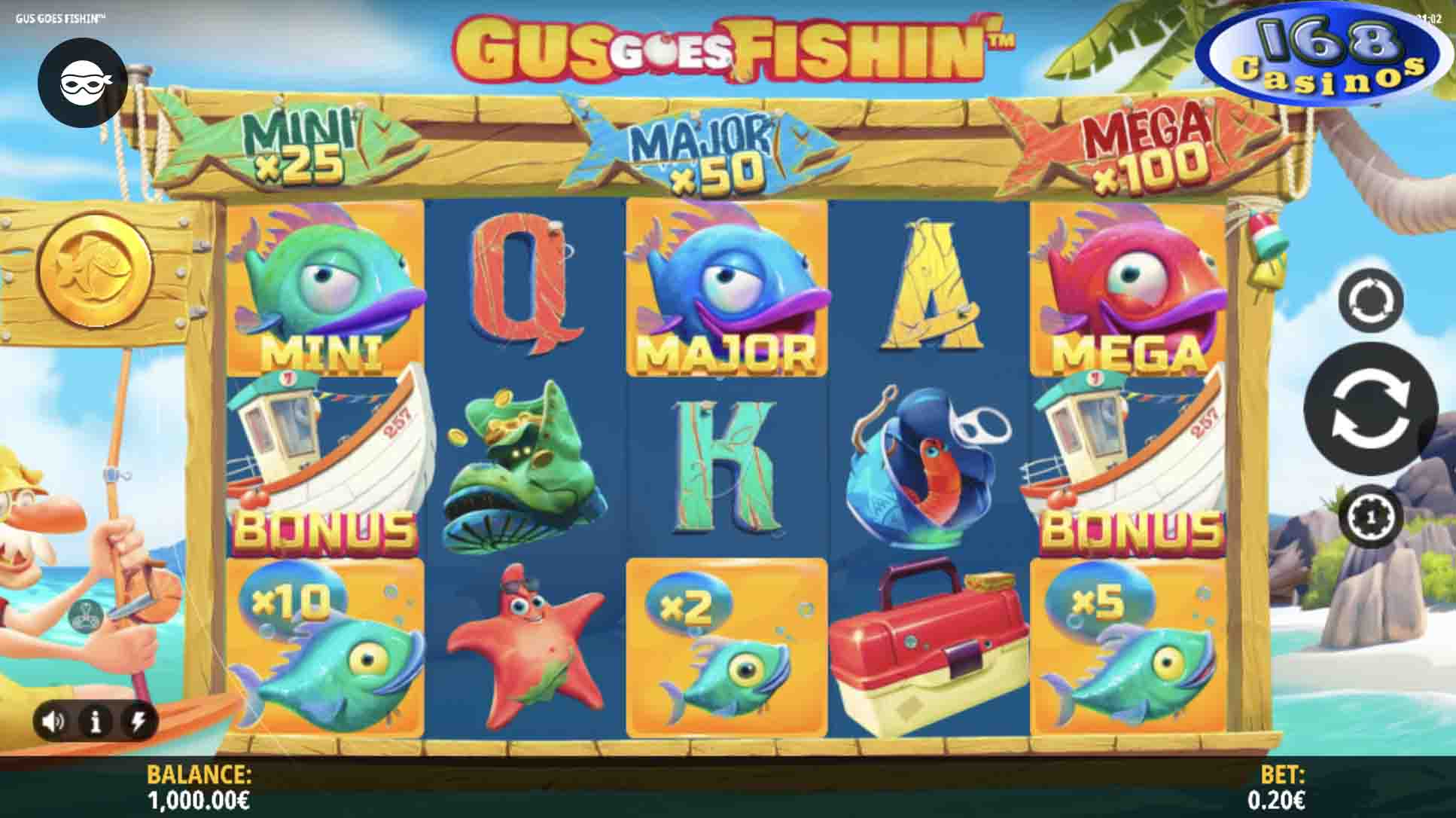Open the bet chip selector
This screenshot has height=818, width=1456.
pyautogui.click(x=1370, y=517)
